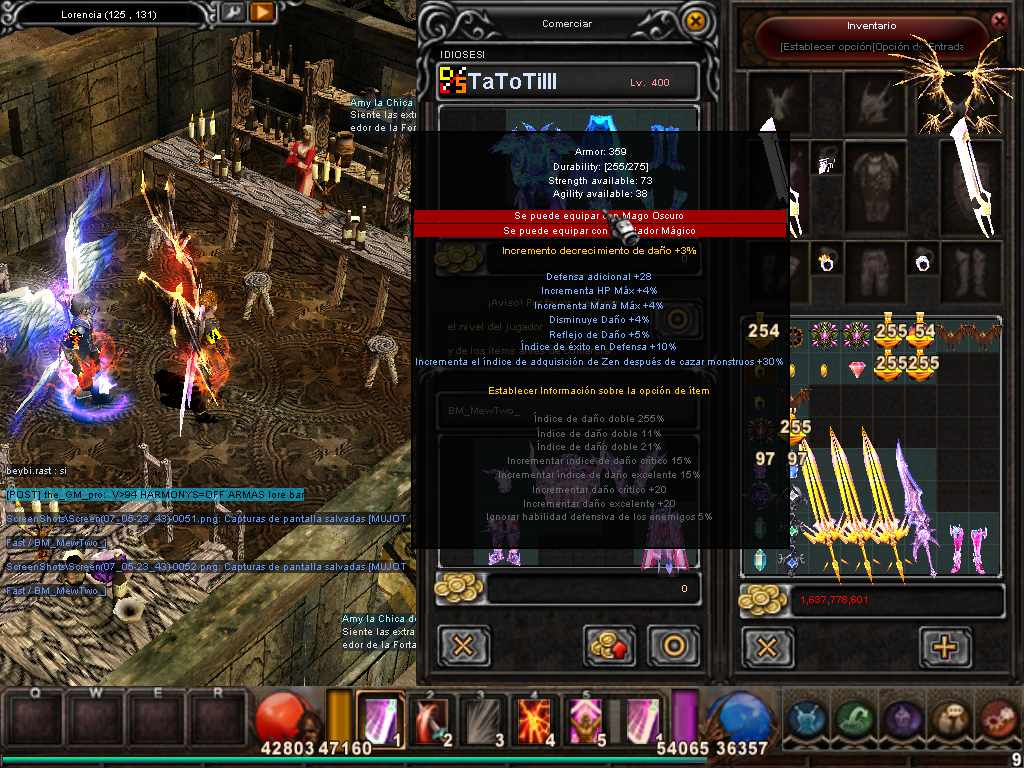Activate the fiery lightning skill in slot 4
Viewport: 1024px width, 768px height.
(x=537, y=718)
